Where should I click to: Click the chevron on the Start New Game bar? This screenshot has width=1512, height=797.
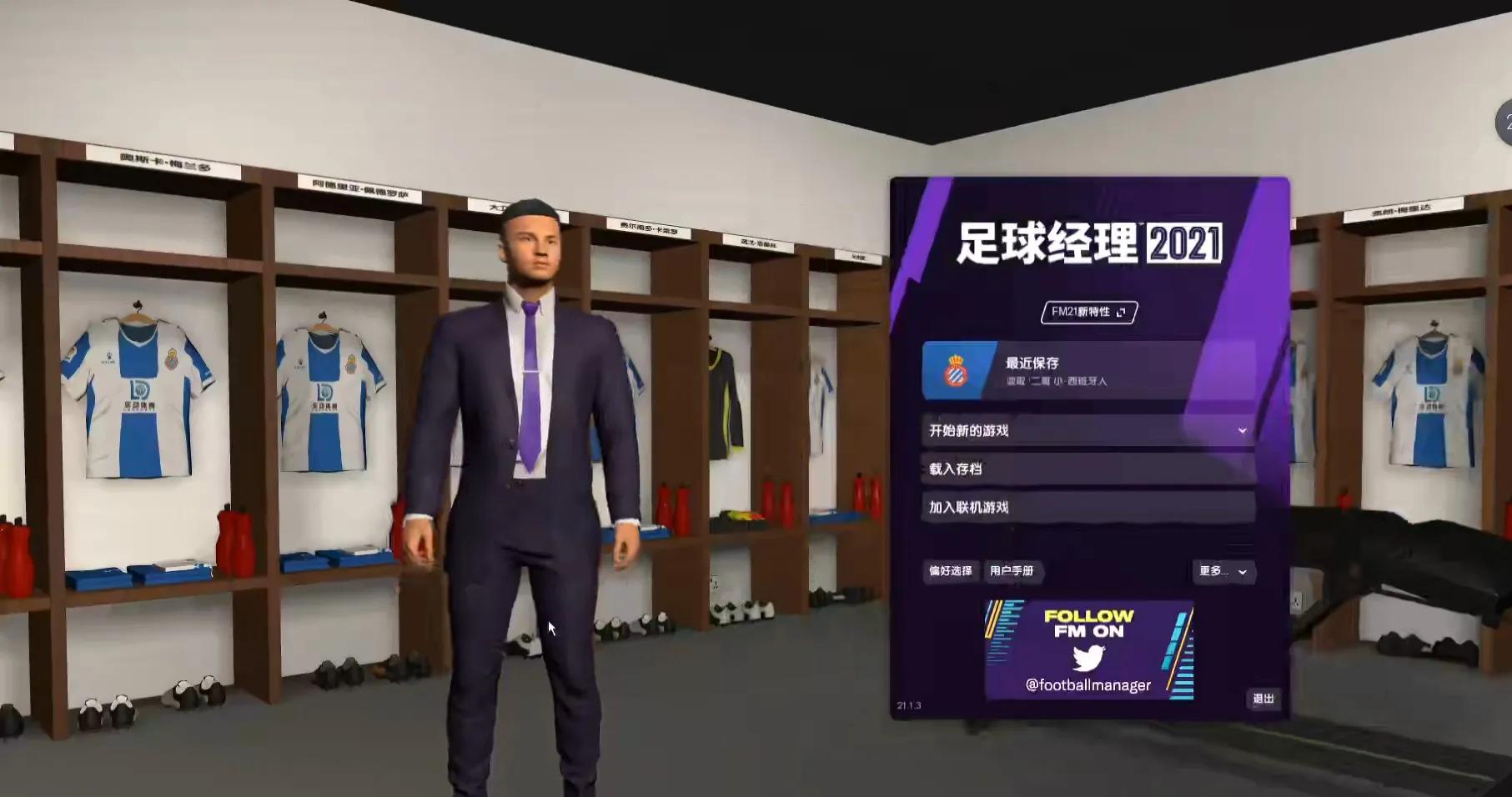[1242, 430]
